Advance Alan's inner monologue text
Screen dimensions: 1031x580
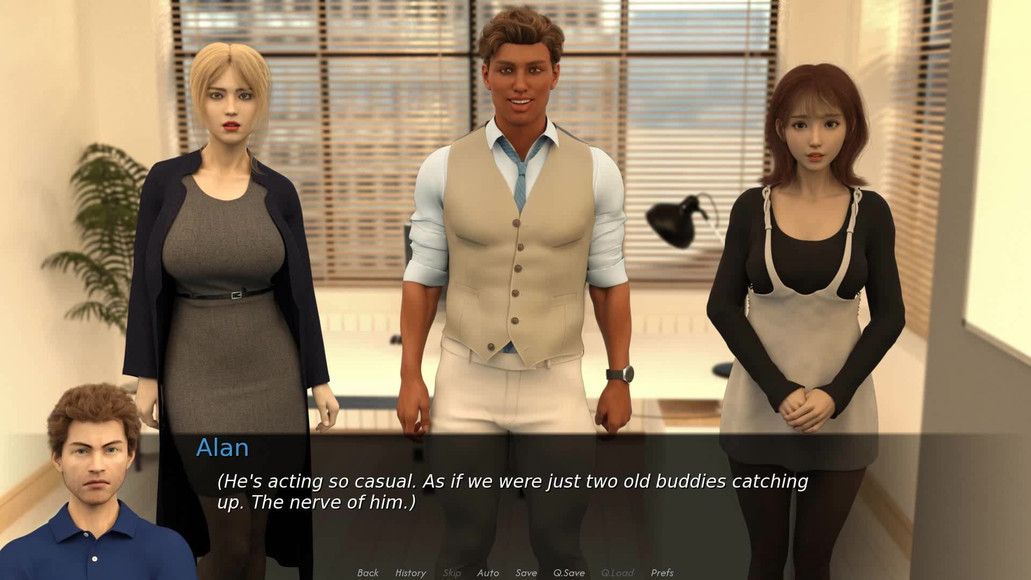(x=512, y=491)
